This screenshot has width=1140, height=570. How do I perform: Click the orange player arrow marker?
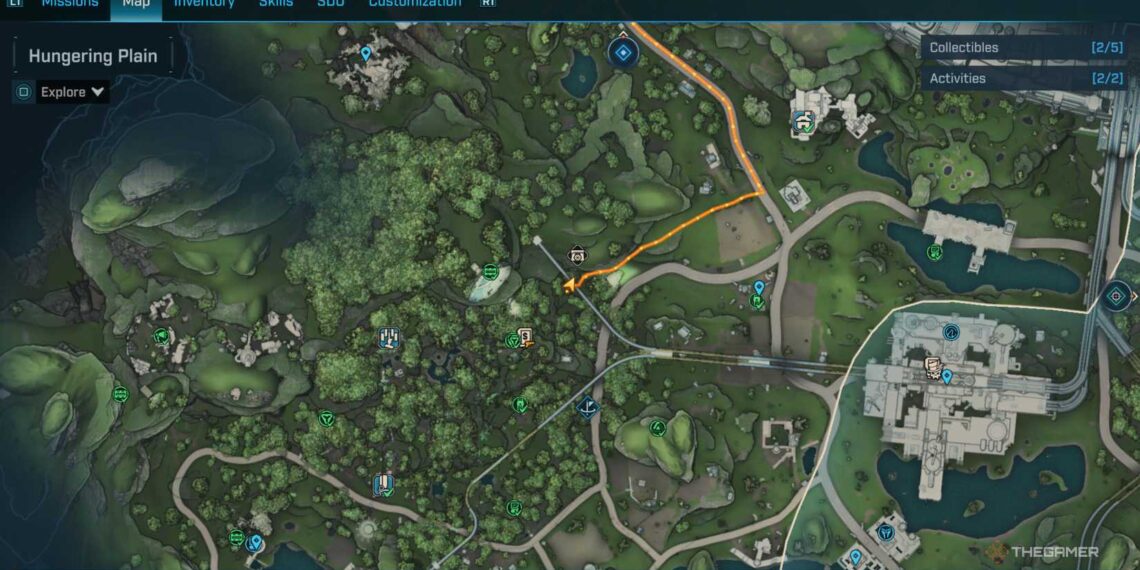coord(570,286)
